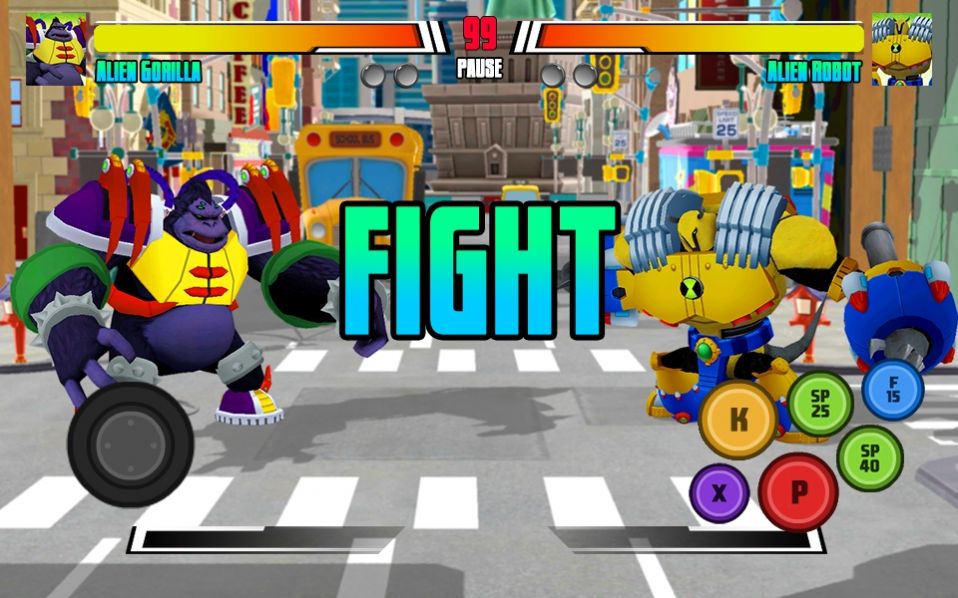Click the virtual movement joystick
This screenshot has width=958, height=598.
130,443
